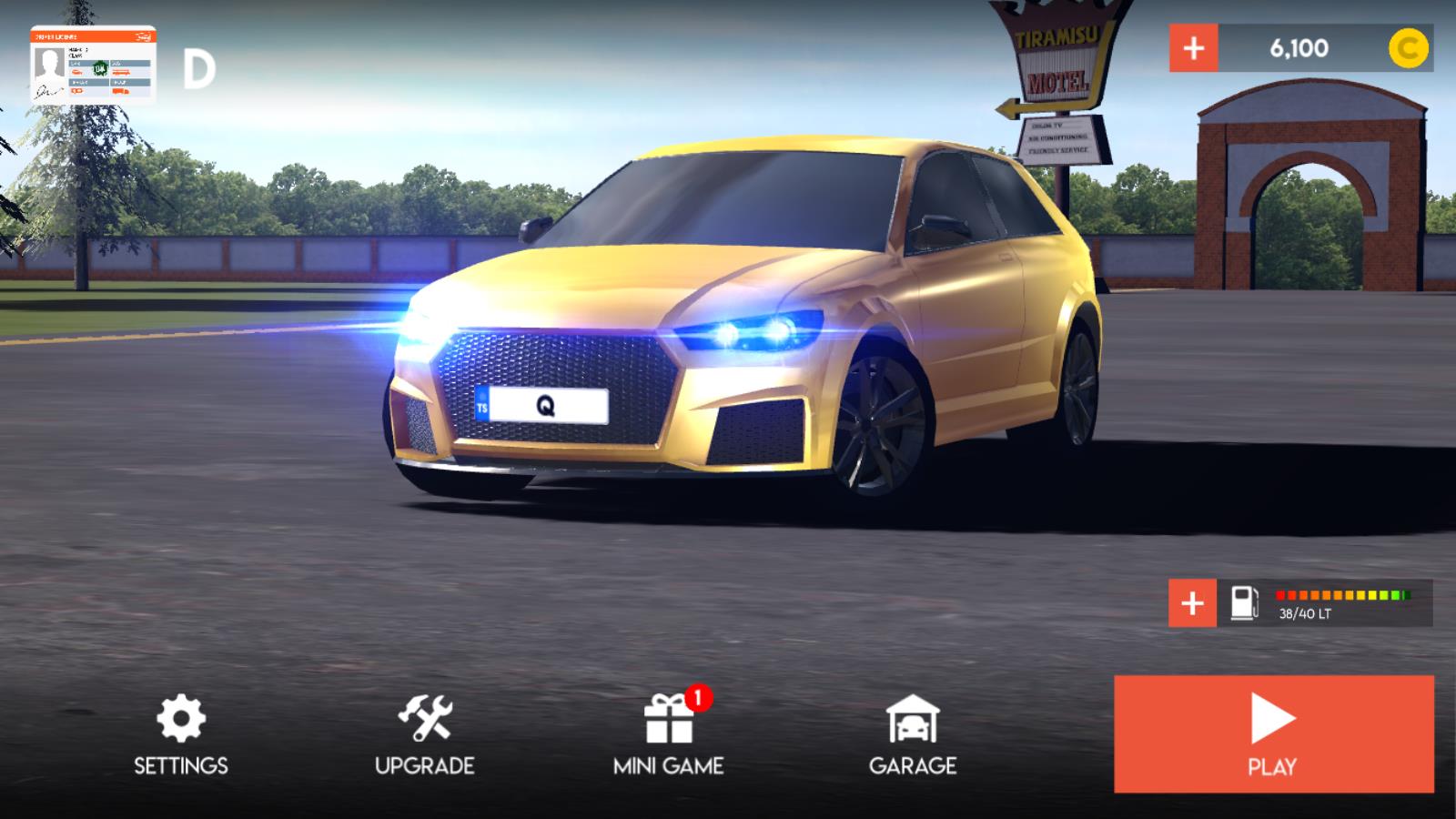Select the driver portrait photo on the license

(x=49, y=65)
